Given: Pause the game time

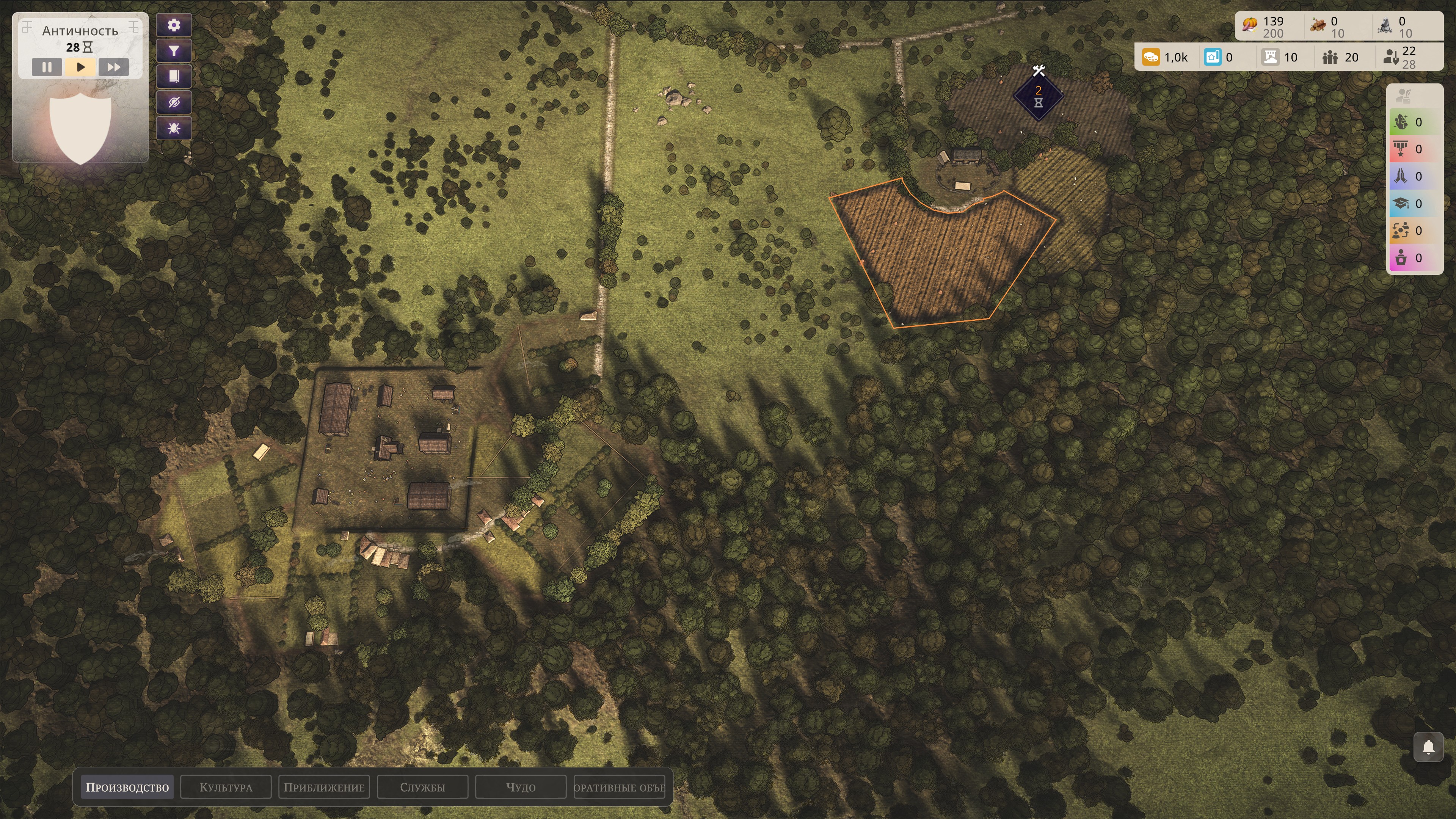Looking at the screenshot, I should pos(46,67).
